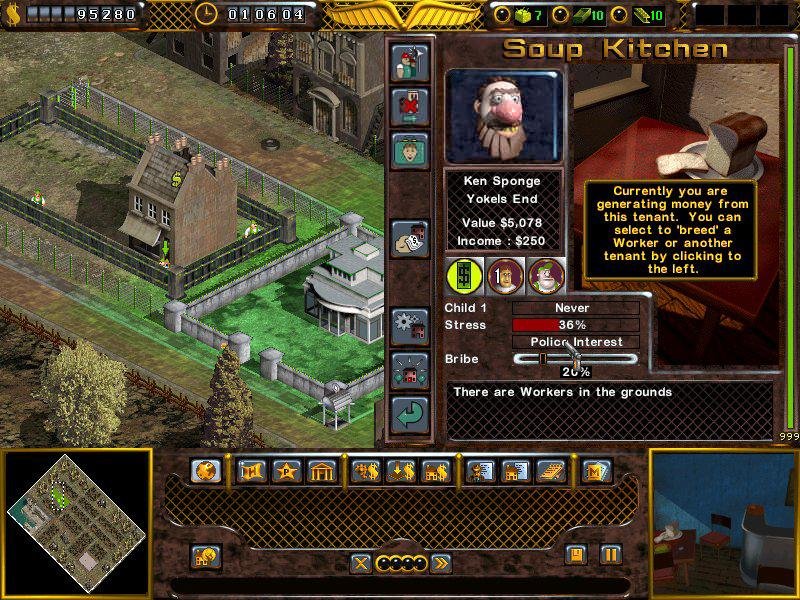Click the return arrow button
This screenshot has width=800, height=600.
pyautogui.click(x=410, y=414)
